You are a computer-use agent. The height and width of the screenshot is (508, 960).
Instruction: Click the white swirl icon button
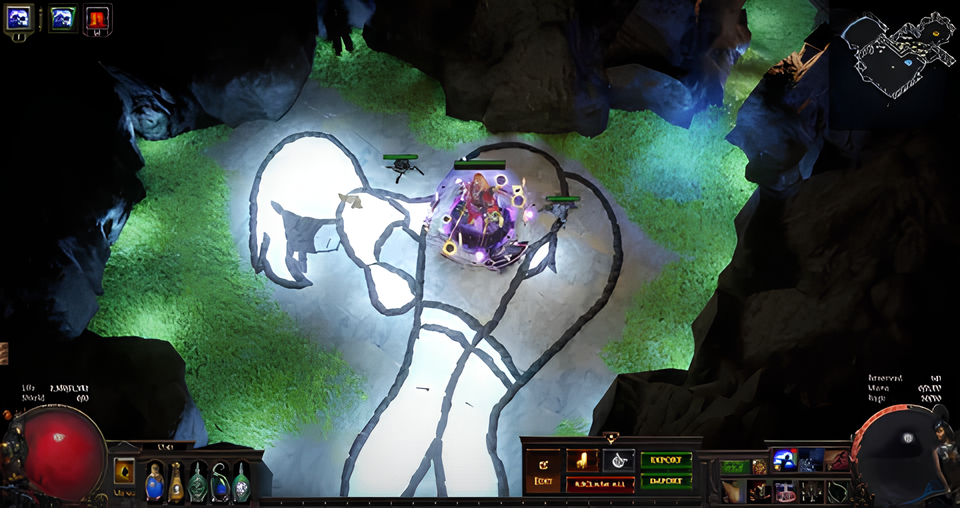(617, 460)
